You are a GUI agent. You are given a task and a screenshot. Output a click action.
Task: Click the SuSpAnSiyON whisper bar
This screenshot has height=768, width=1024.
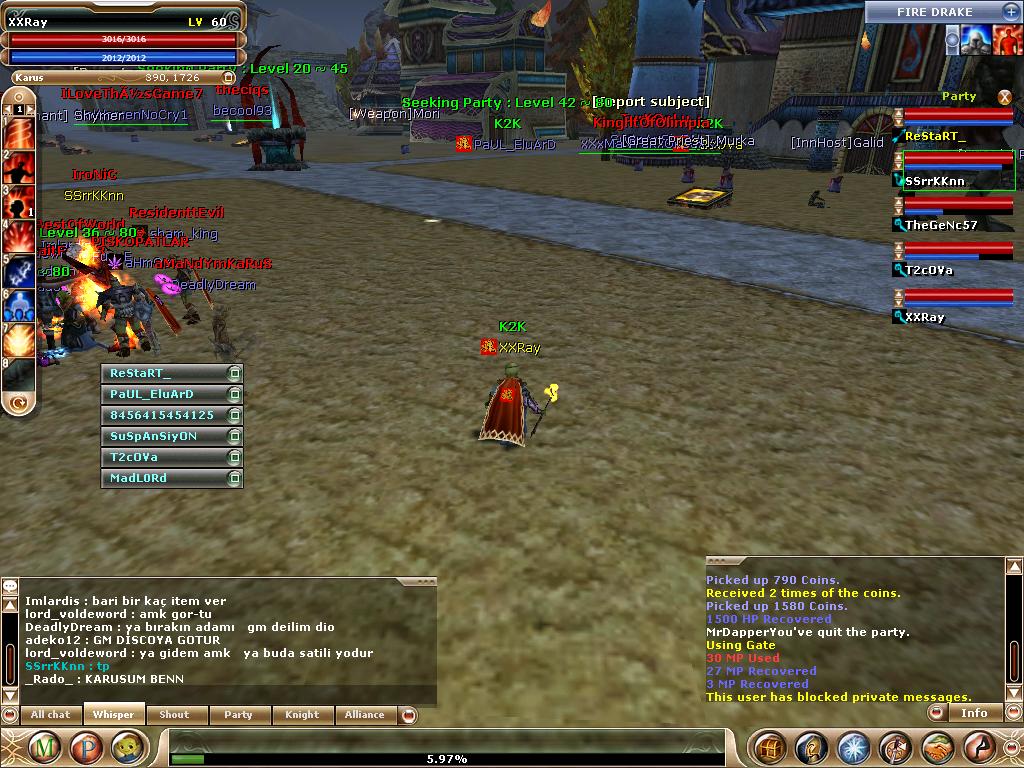point(165,436)
